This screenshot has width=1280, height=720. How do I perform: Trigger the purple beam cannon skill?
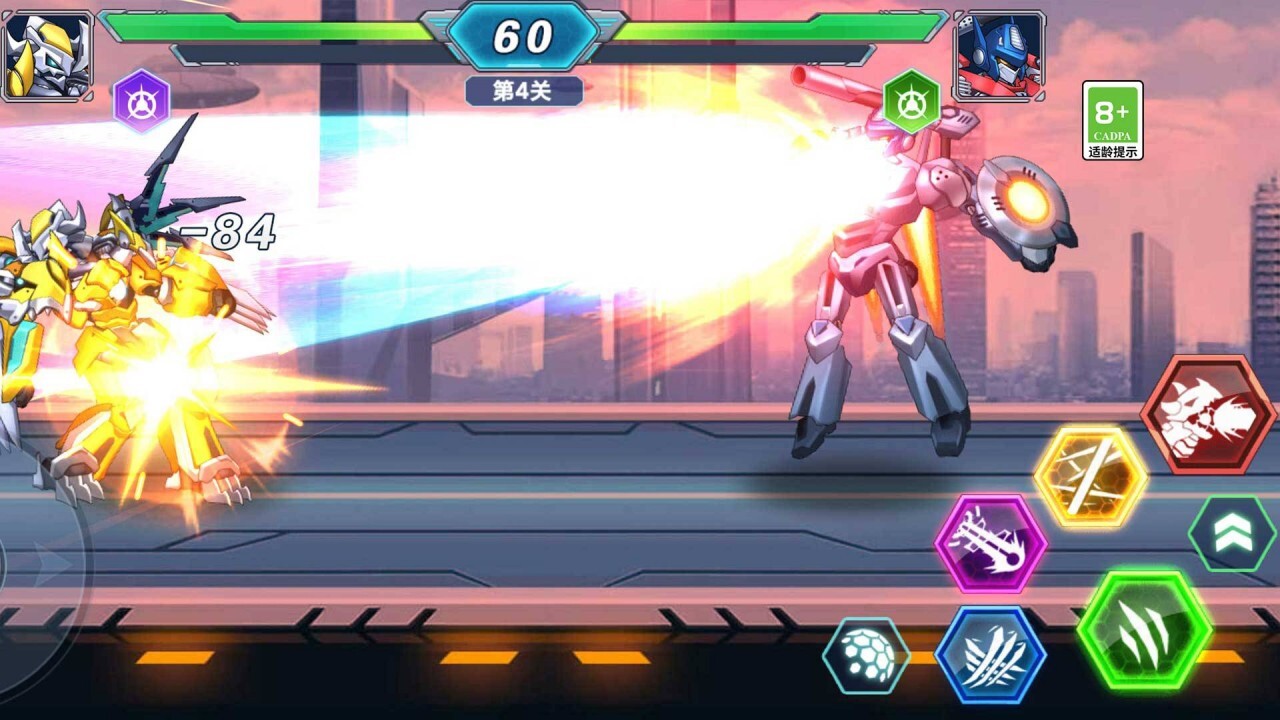click(x=990, y=544)
